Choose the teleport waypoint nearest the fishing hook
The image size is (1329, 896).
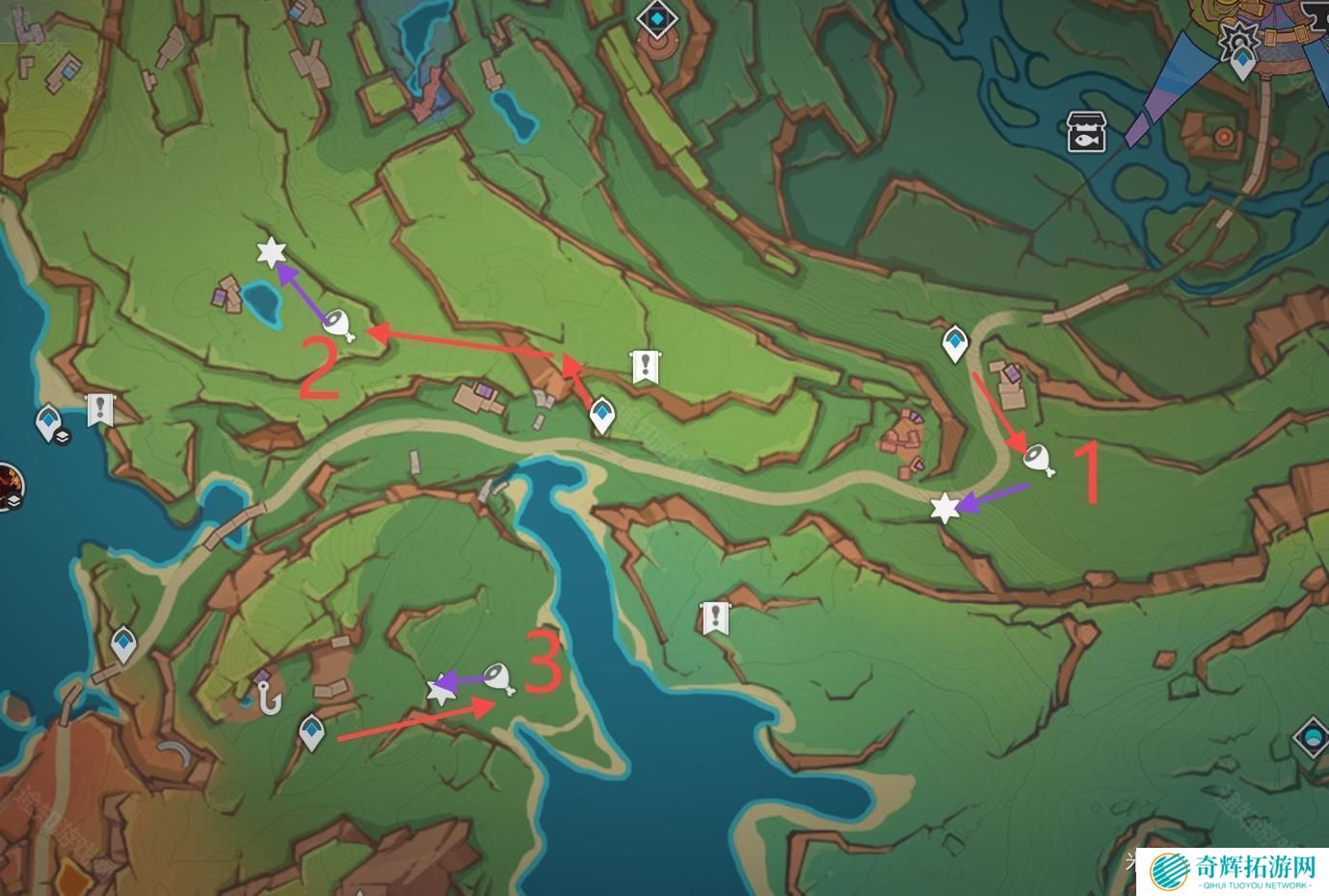click(310, 732)
